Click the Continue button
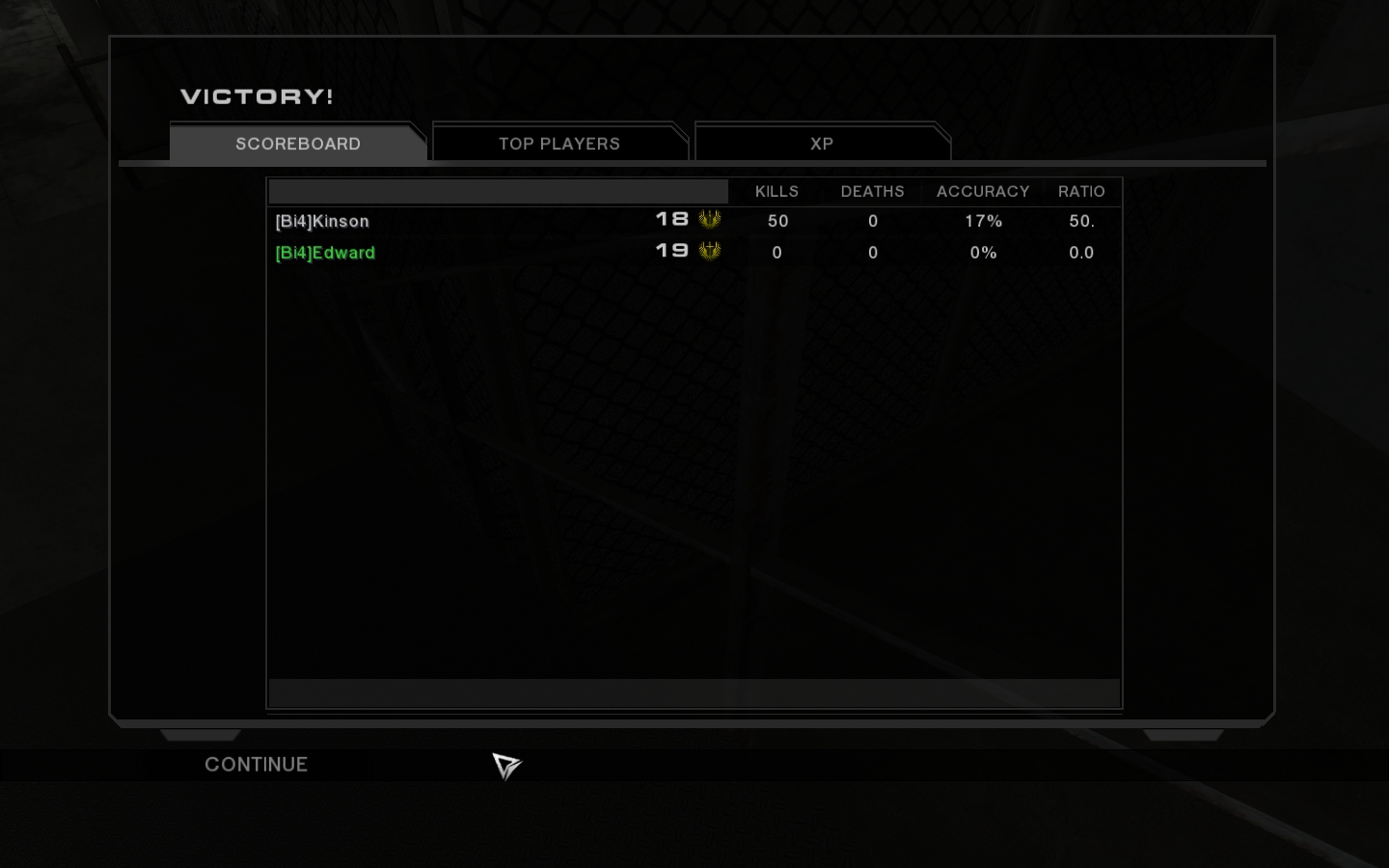This screenshot has width=1389, height=868. (256, 765)
